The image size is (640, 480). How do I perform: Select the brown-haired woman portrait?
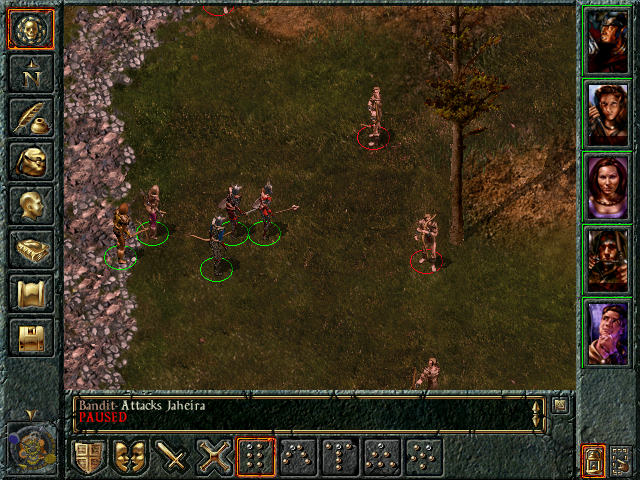click(x=607, y=113)
